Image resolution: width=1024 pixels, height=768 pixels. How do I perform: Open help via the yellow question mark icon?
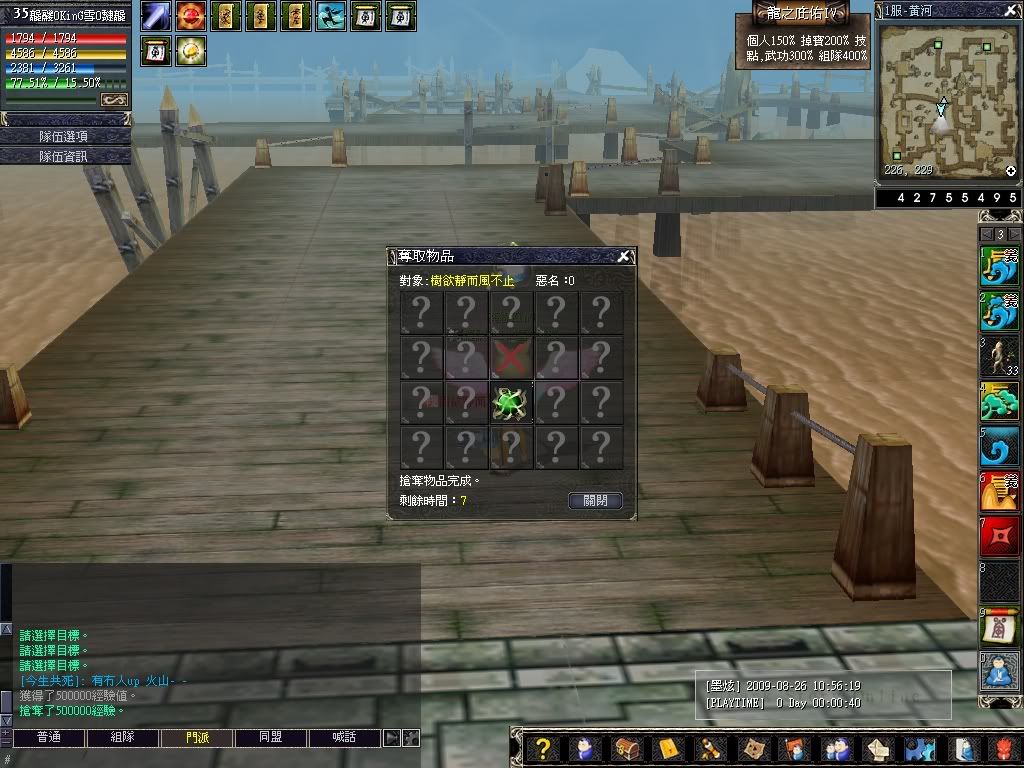coord(543,748)
